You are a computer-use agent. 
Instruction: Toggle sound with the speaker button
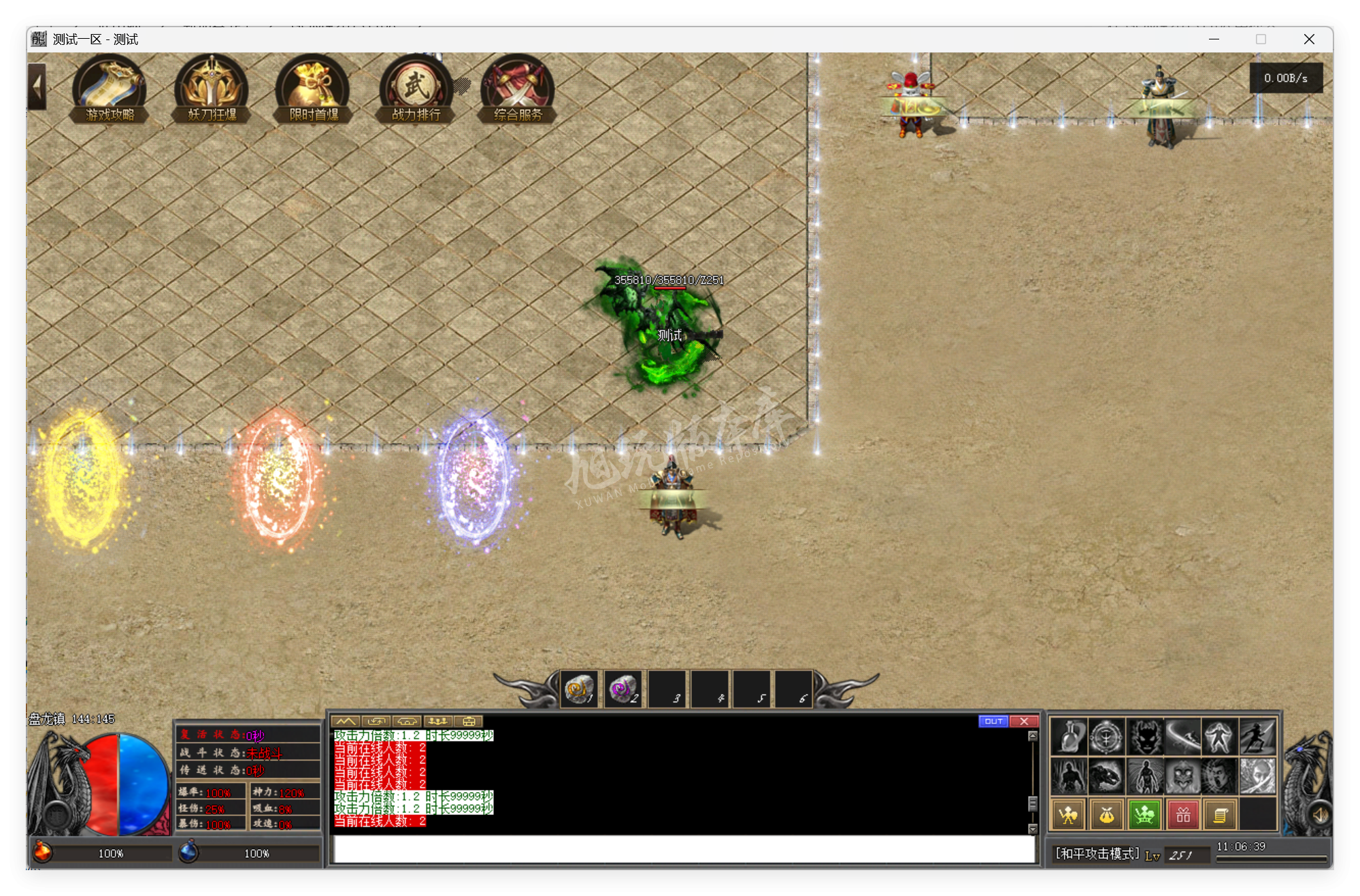point(1320,814)
